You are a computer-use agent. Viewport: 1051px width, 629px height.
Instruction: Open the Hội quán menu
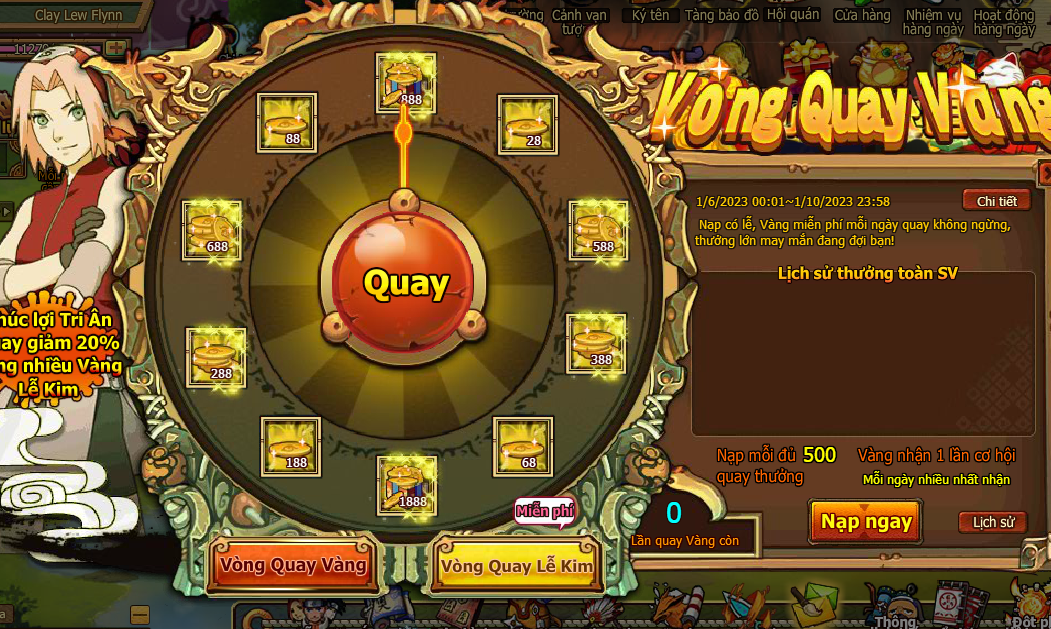(x=793, y=15)
